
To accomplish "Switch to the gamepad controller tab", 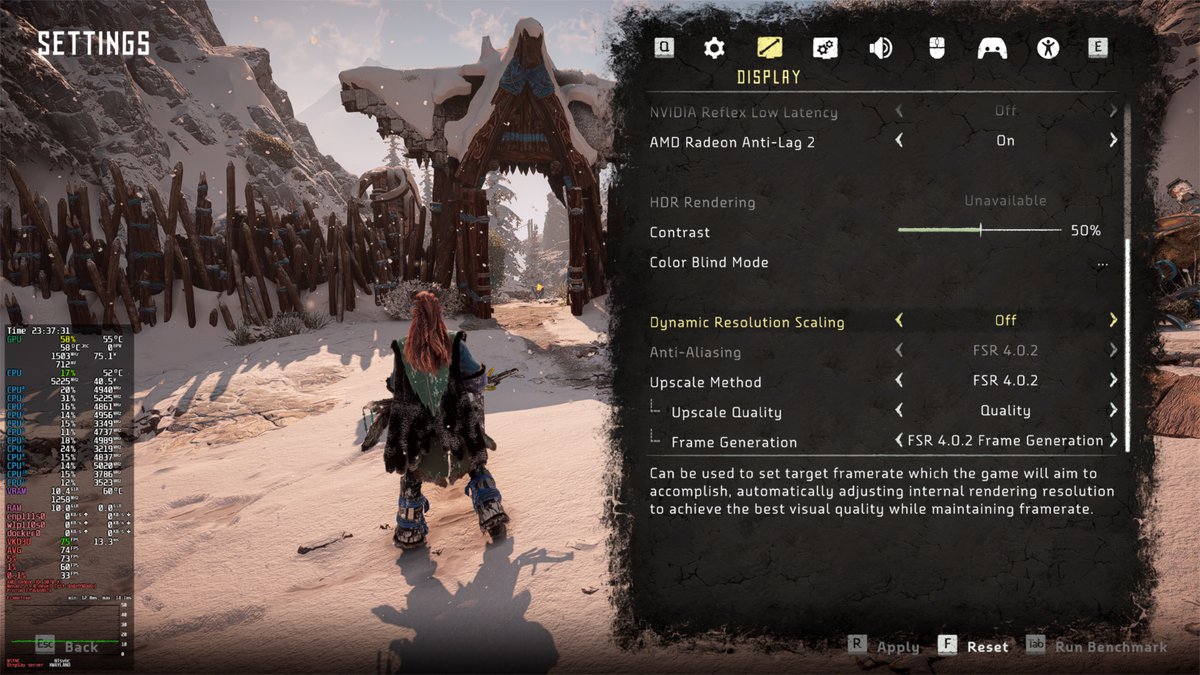I will [x=992, y=48].
